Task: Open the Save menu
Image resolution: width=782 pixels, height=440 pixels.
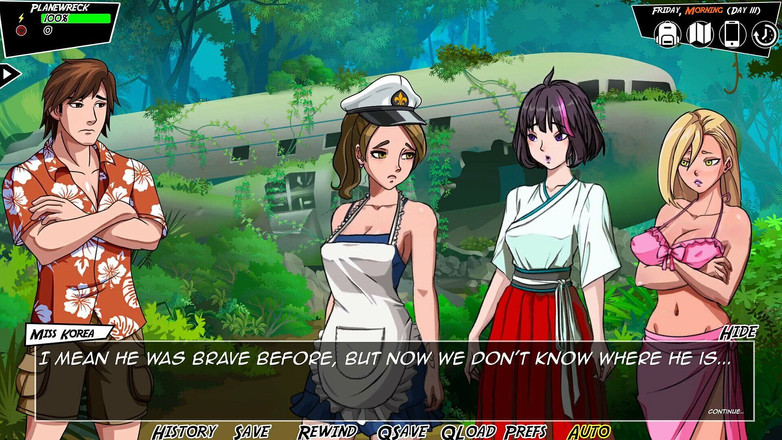Action: click(252, 431)
